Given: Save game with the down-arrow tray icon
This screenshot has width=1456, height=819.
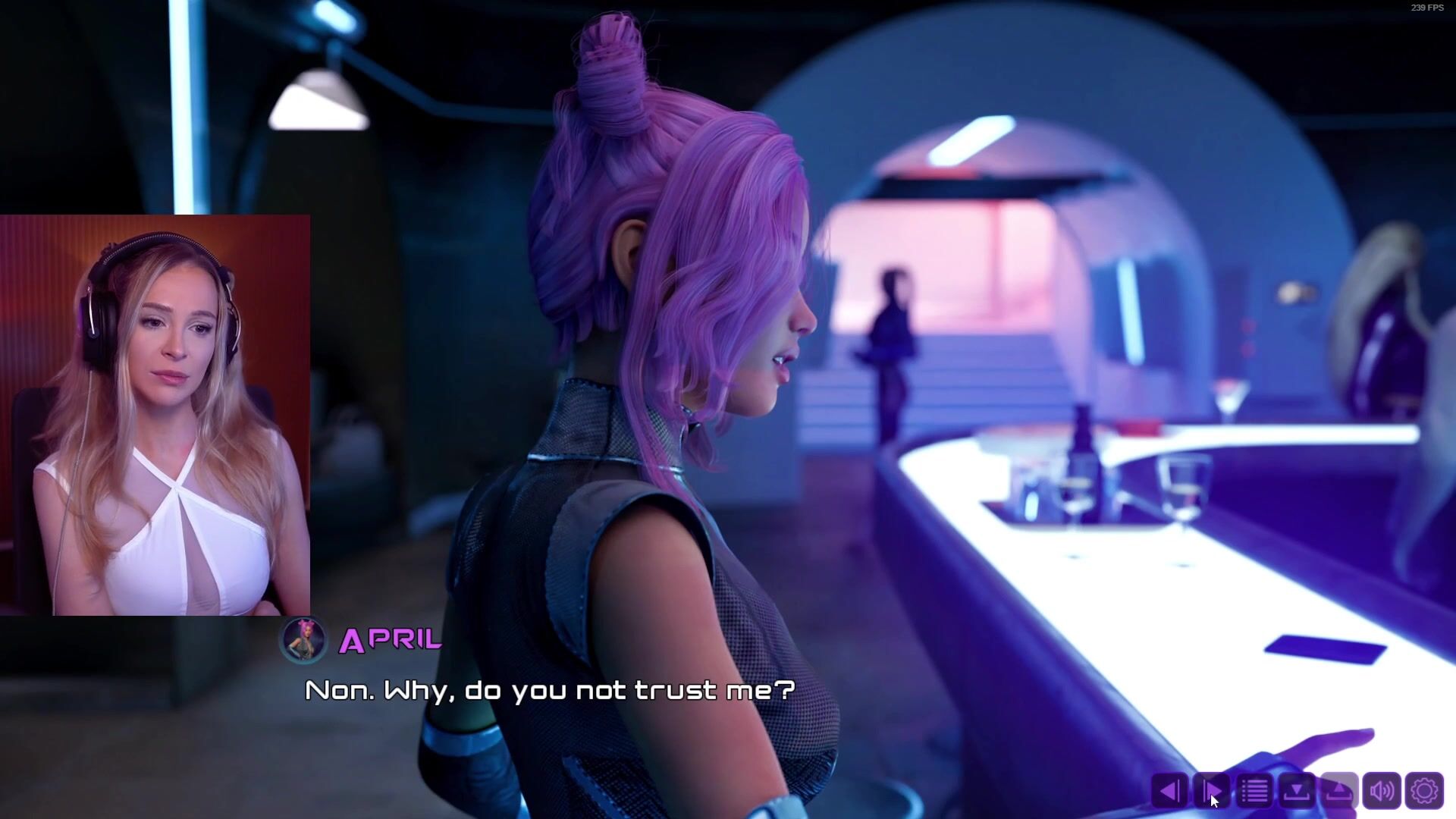Looking at the screenshot, I should (x=1297, y=791).
